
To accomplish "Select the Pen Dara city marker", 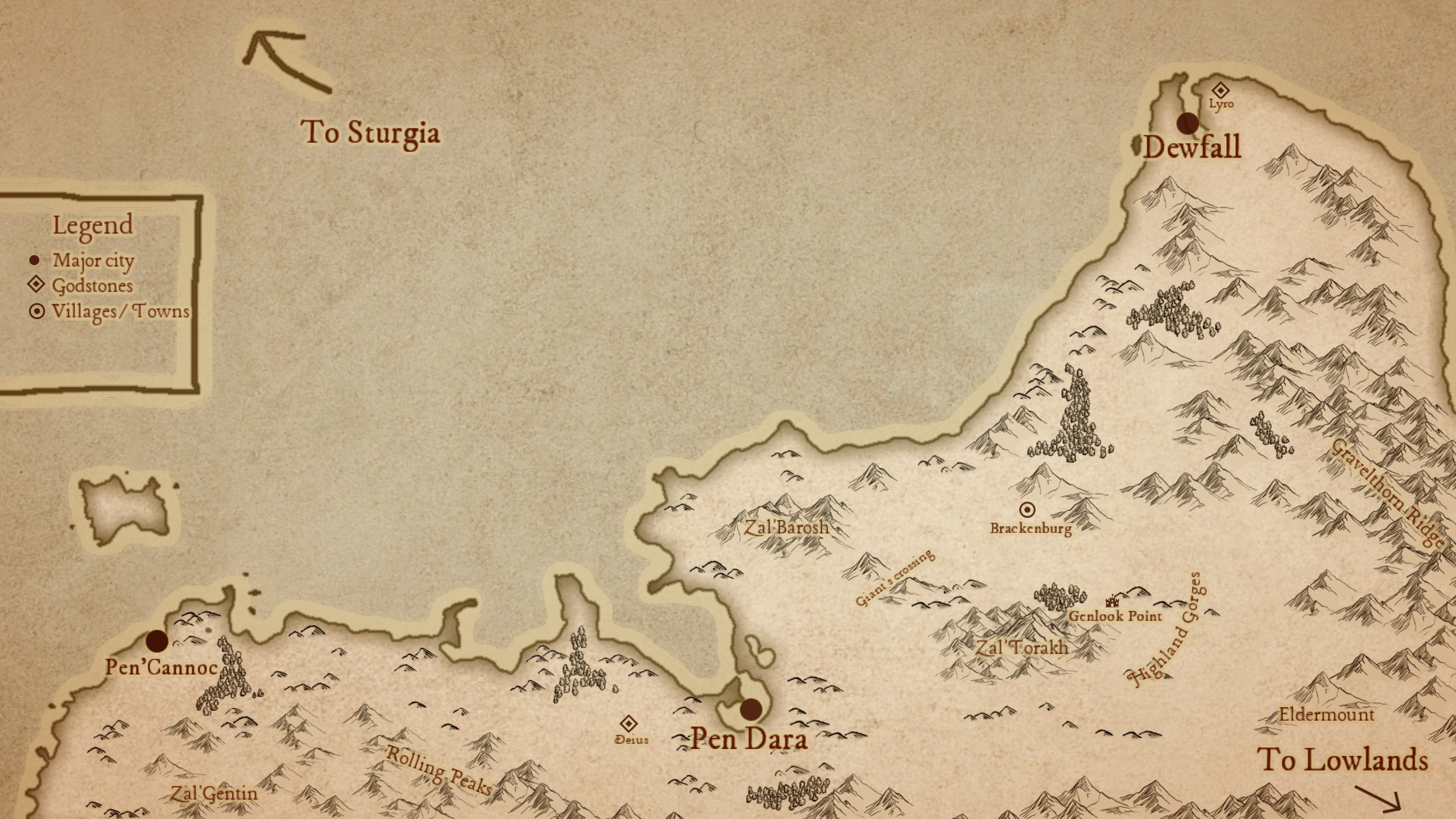I will click(x=751, y=709).
